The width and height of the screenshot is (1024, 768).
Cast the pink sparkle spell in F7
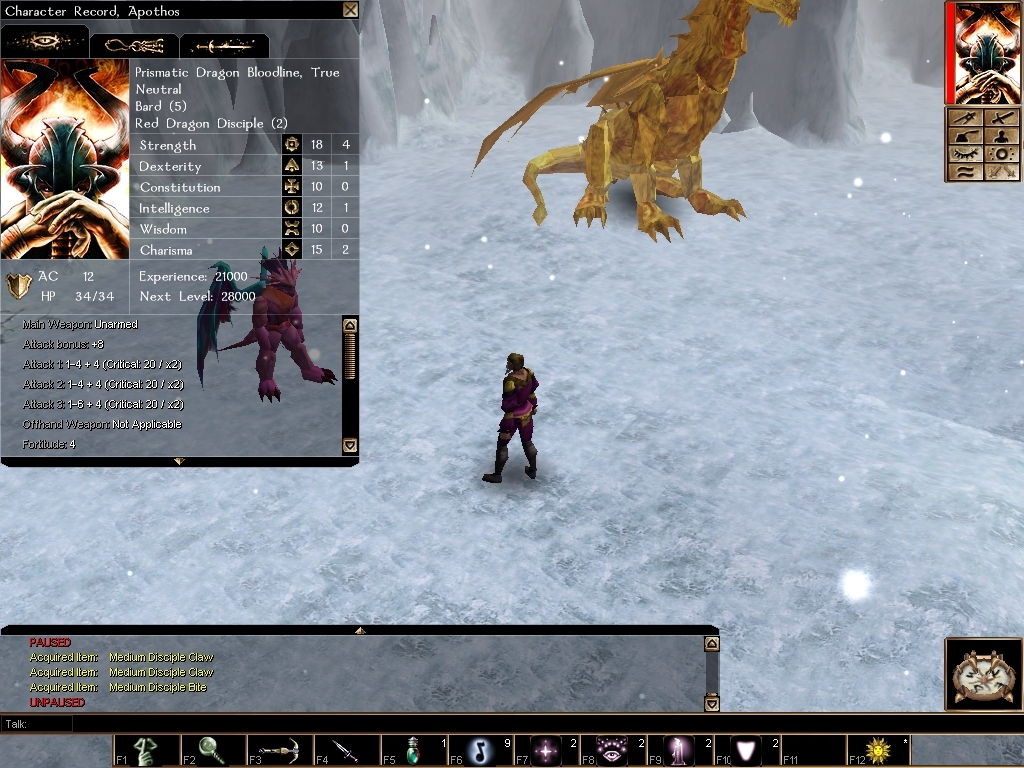point(547,750)
